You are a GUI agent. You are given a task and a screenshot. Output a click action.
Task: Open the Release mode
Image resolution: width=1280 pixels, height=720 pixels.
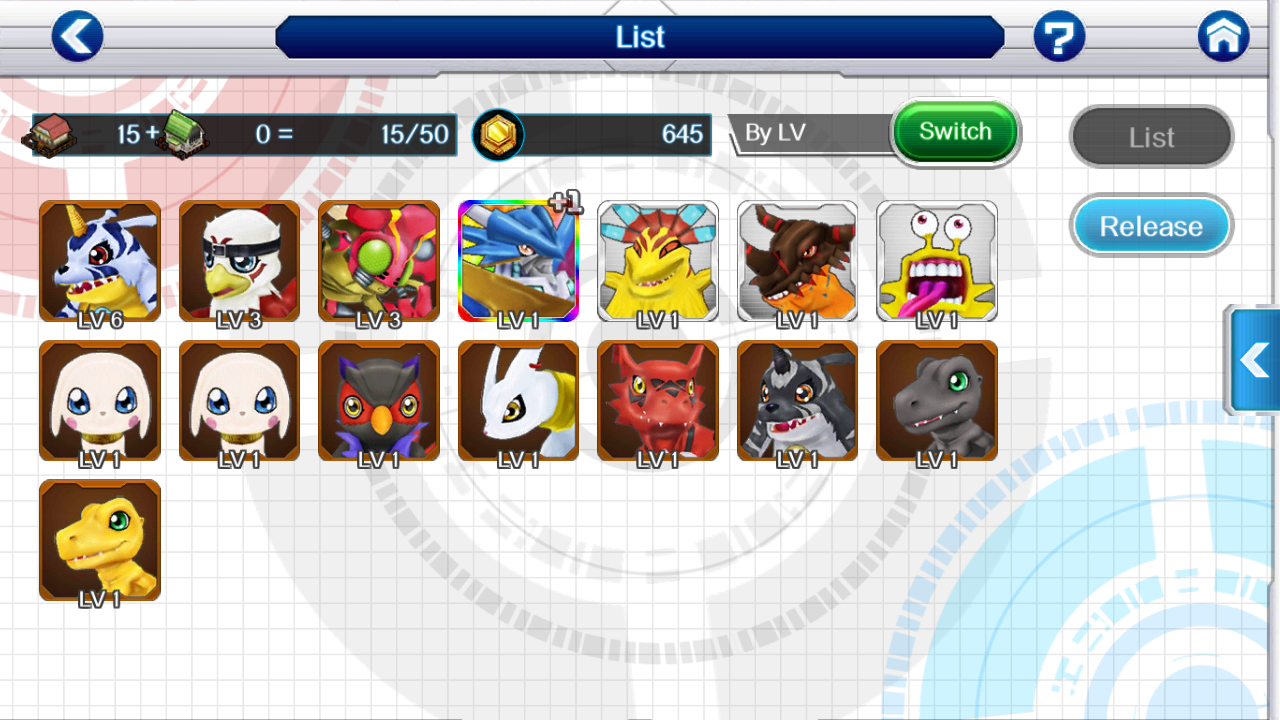(x=1151, y=226)
